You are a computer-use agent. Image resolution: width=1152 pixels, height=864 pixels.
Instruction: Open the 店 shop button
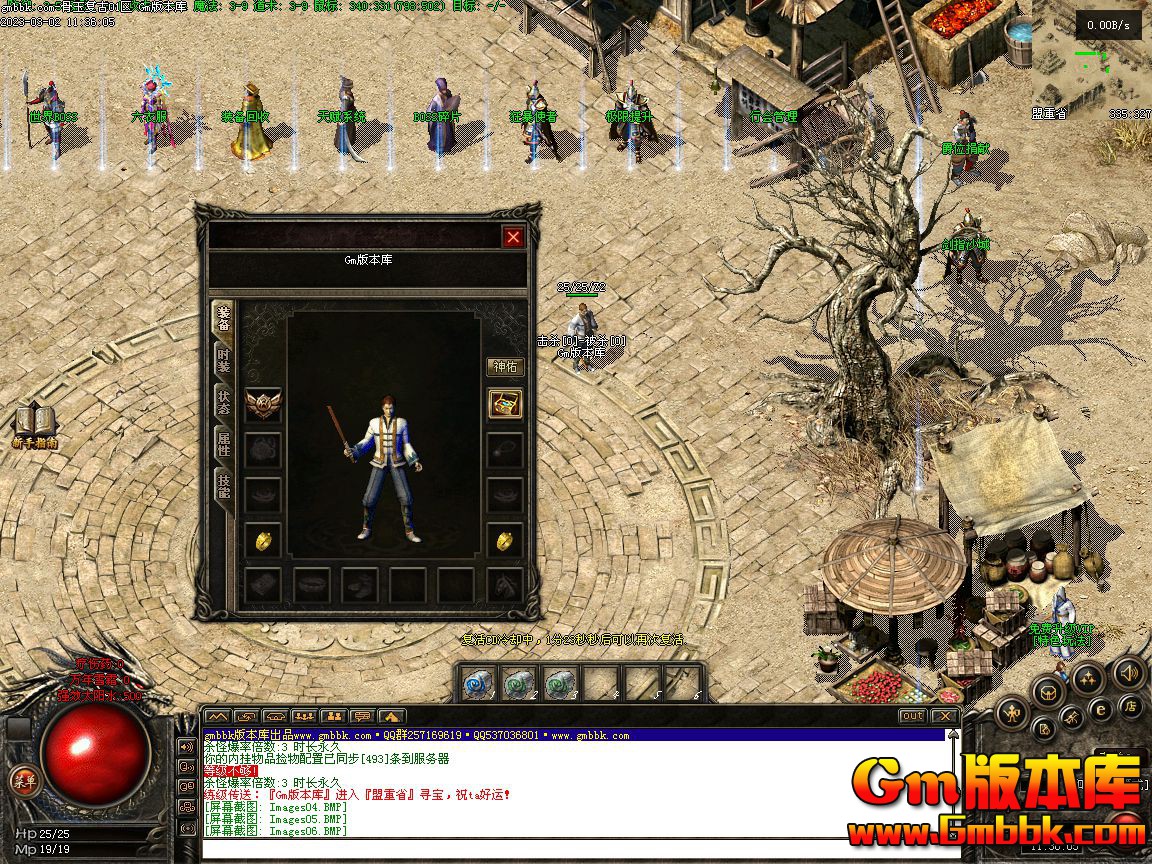click(1130, 707)
